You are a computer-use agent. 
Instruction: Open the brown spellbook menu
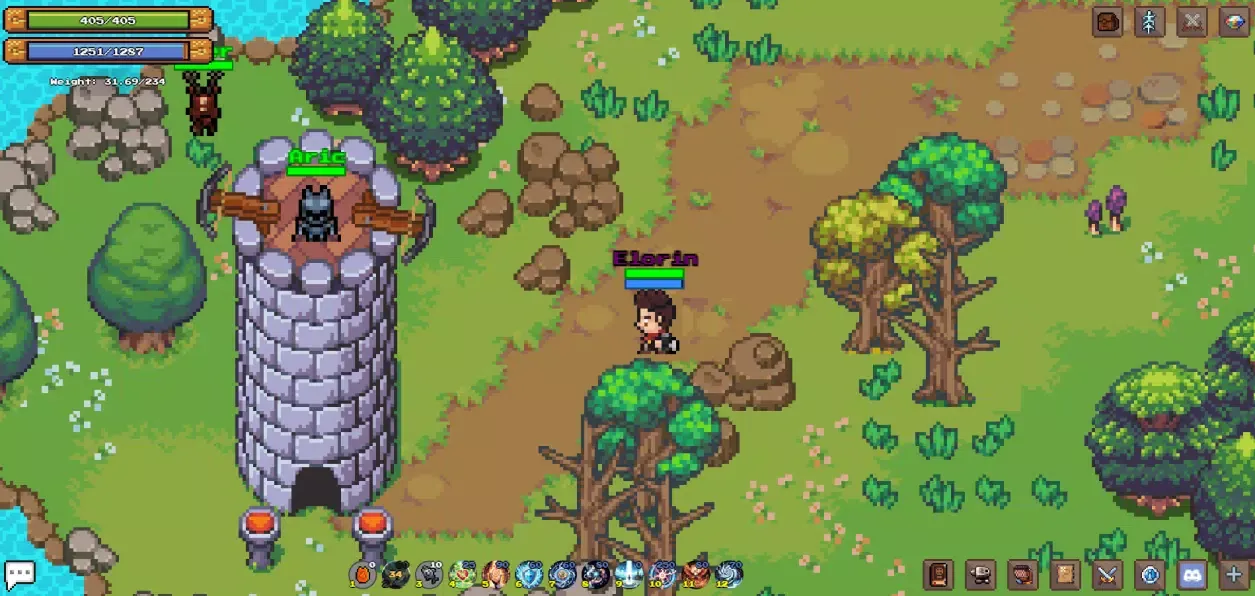tap(938, 575)
